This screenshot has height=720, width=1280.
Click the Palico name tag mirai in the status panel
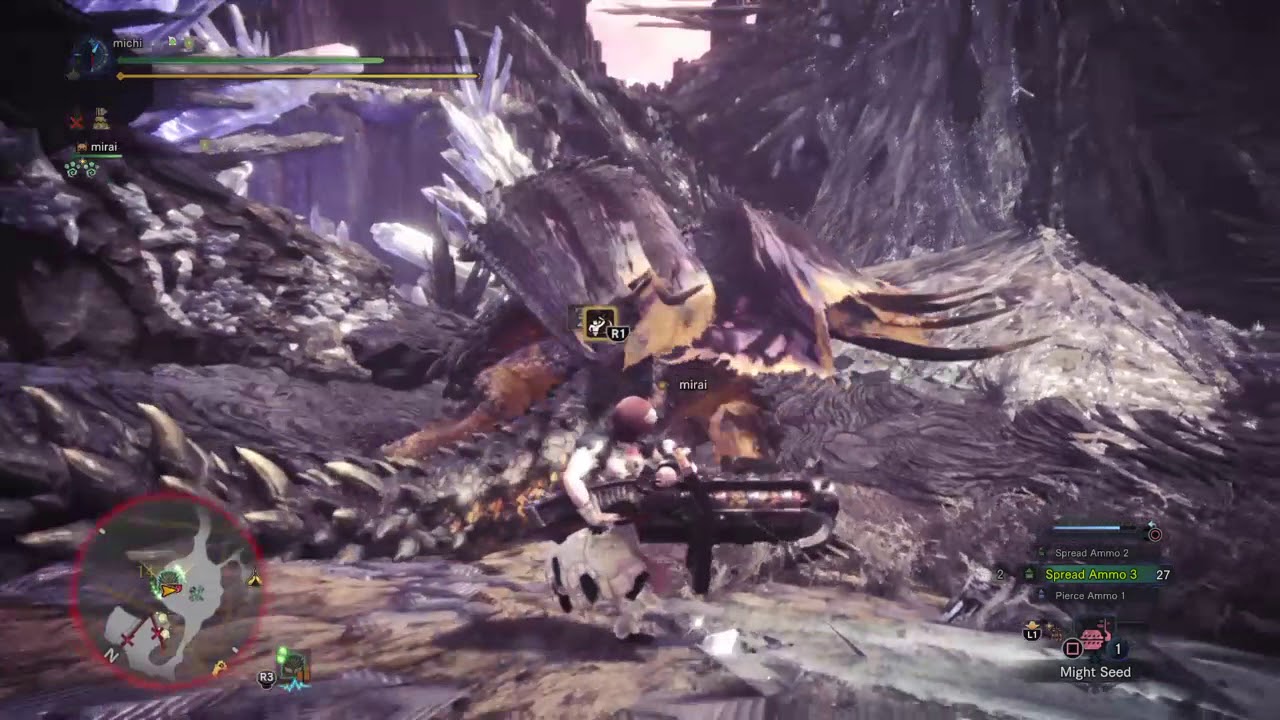(103, 147)
